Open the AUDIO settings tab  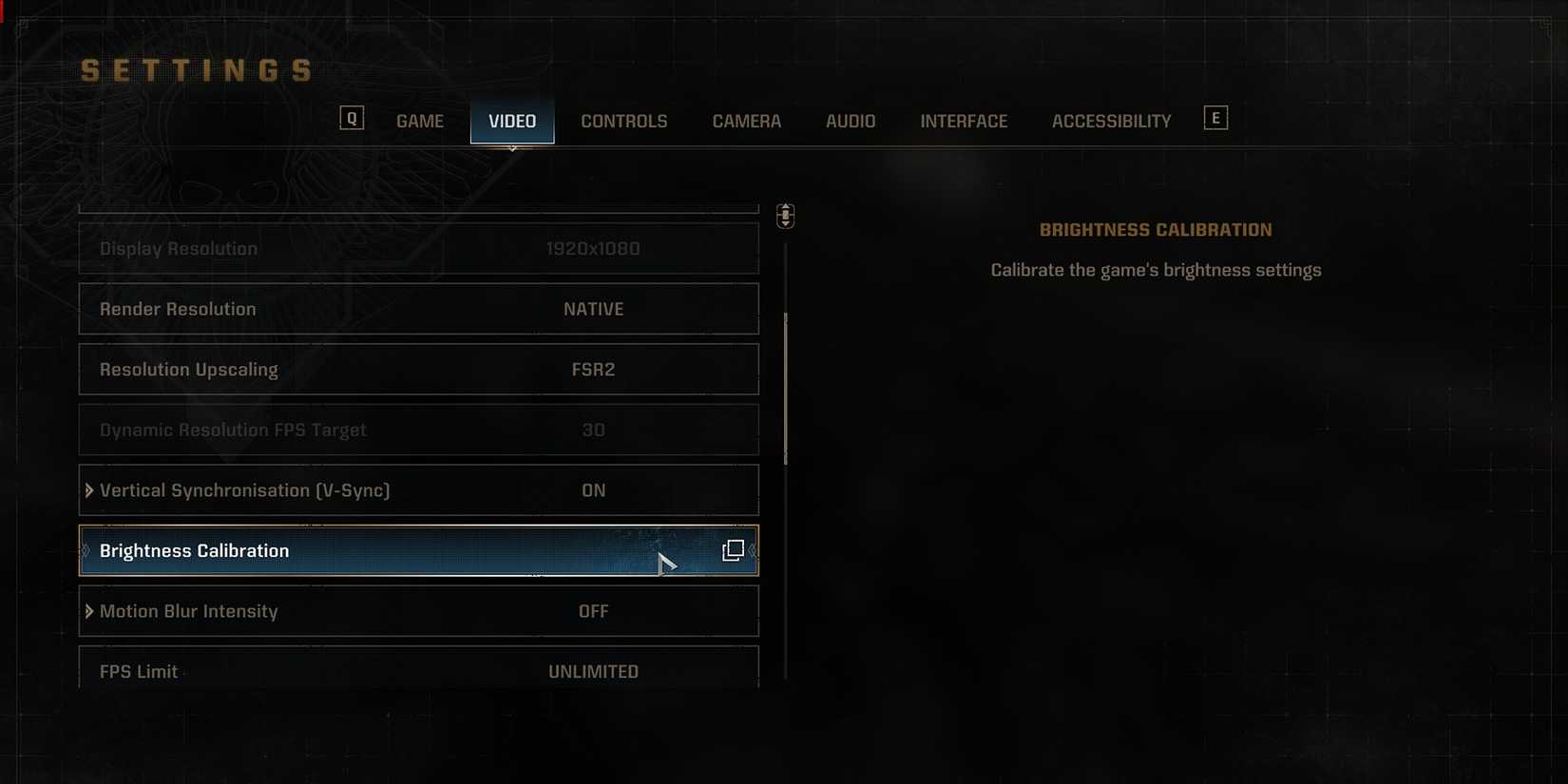pos(850,121)
